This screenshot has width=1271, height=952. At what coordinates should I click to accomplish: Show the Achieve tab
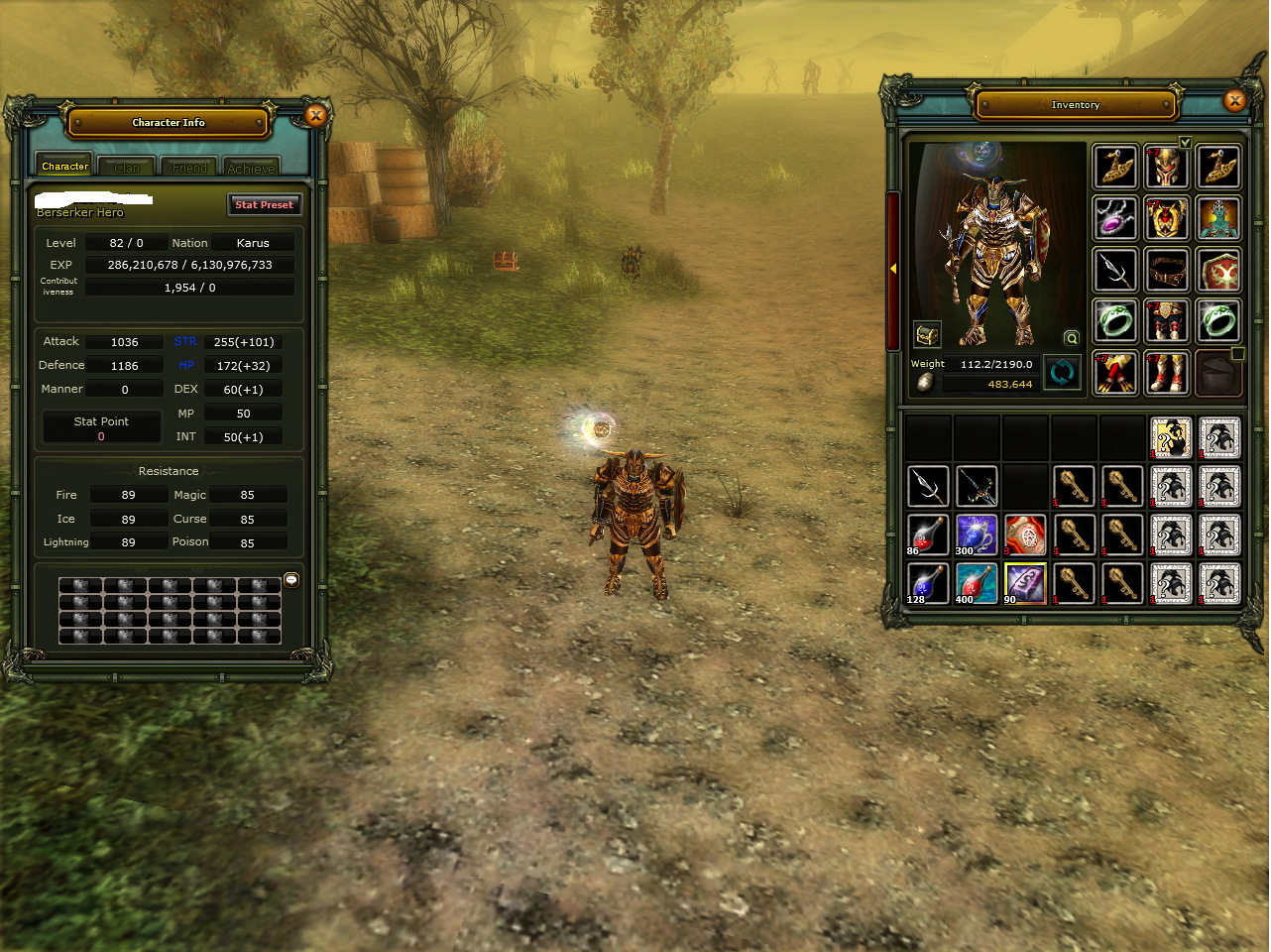(x=251, y=168)
